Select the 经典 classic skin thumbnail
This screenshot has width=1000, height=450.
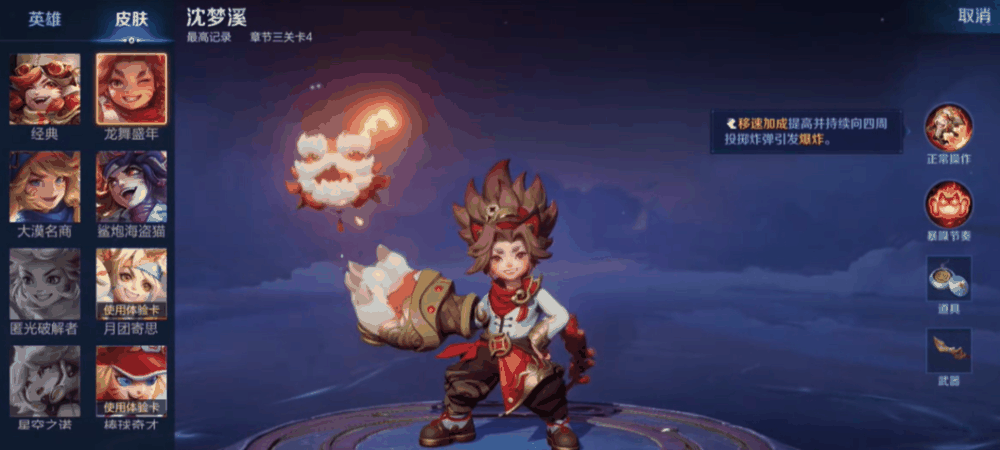pos(45,89)
